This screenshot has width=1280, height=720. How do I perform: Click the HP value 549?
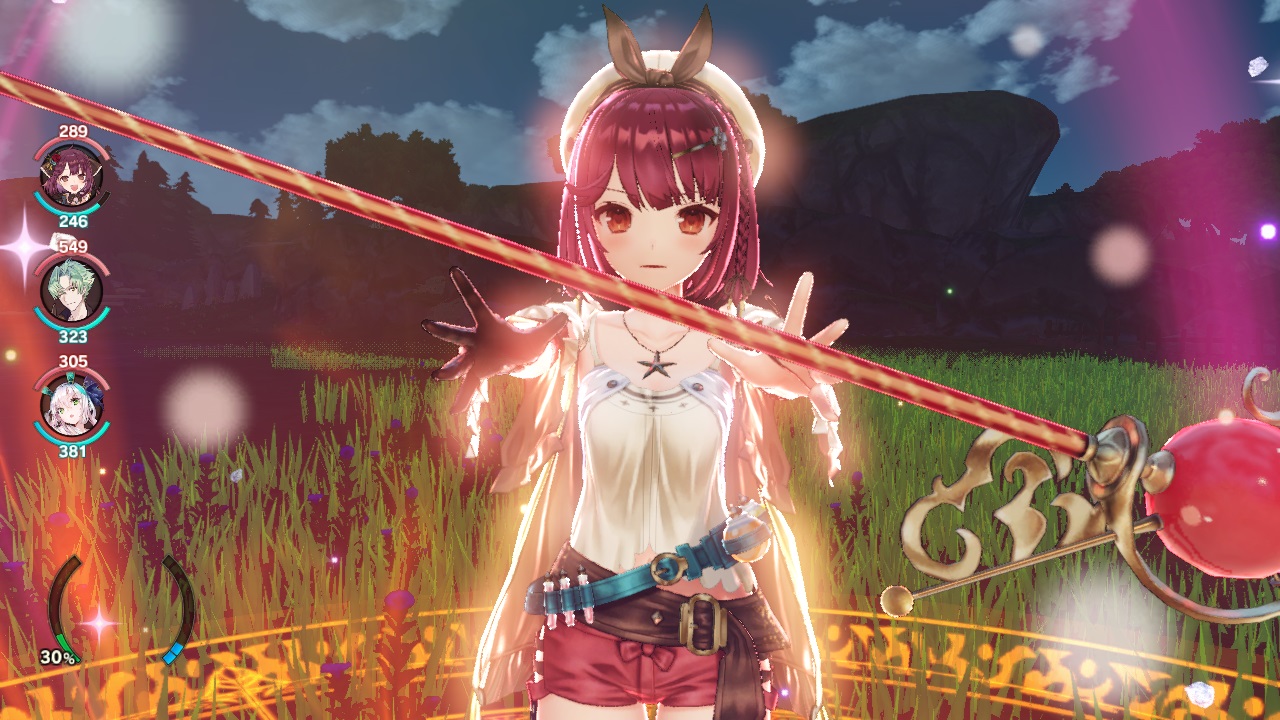pos(72,246)
